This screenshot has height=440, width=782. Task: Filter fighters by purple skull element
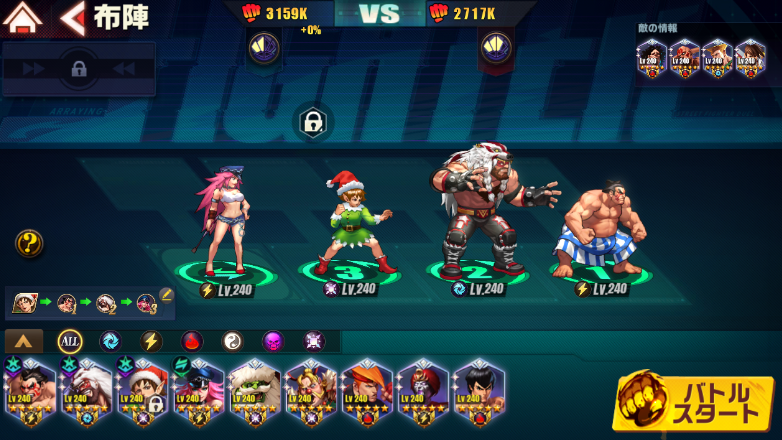tap(272, 341)
